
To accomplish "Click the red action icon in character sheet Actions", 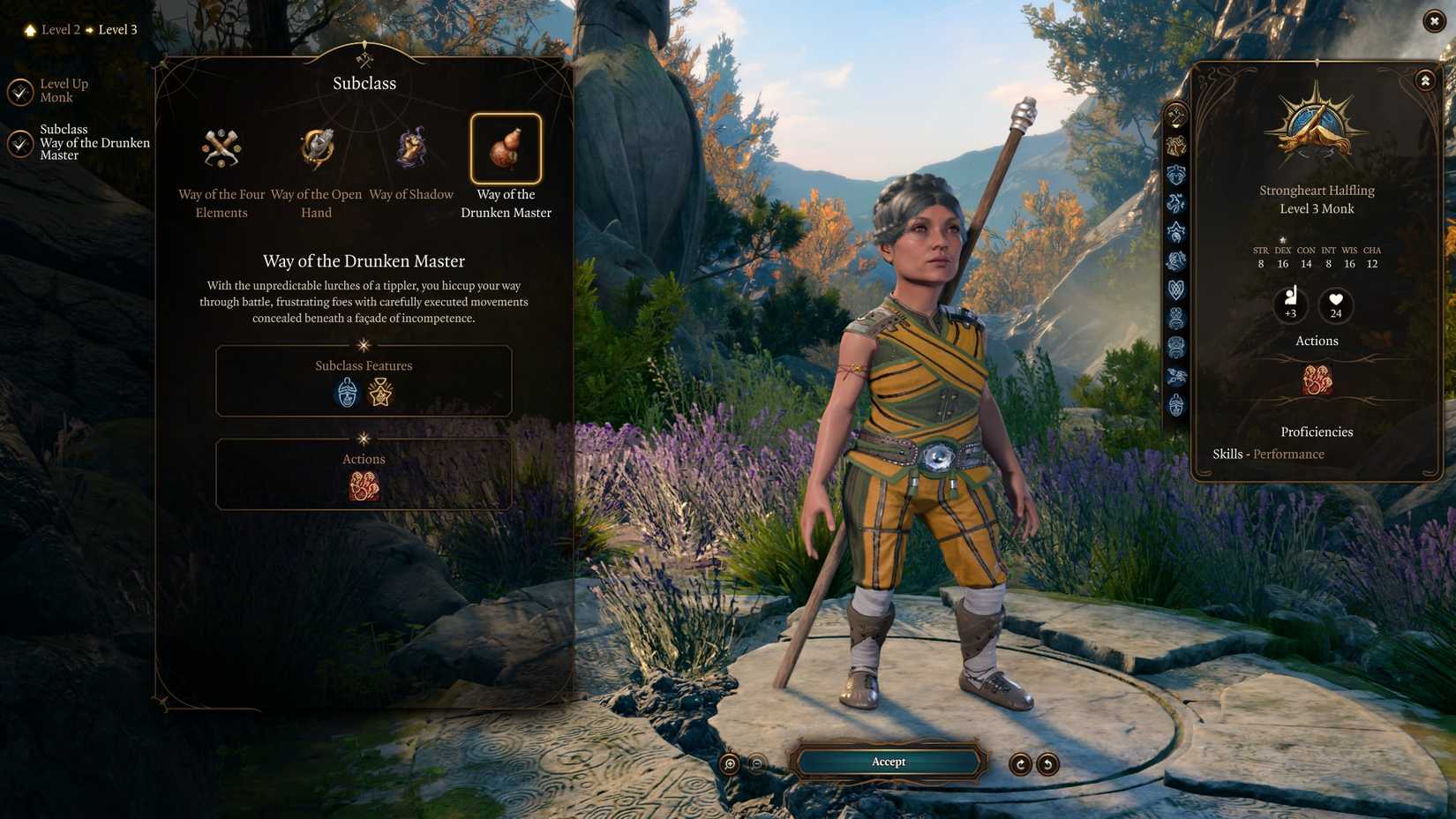I will [1316, 379].
